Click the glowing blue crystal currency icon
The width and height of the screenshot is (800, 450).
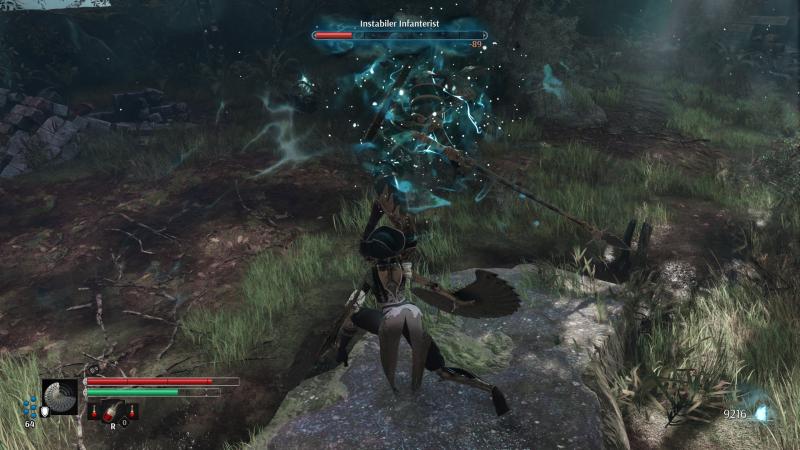coord(762,411)
